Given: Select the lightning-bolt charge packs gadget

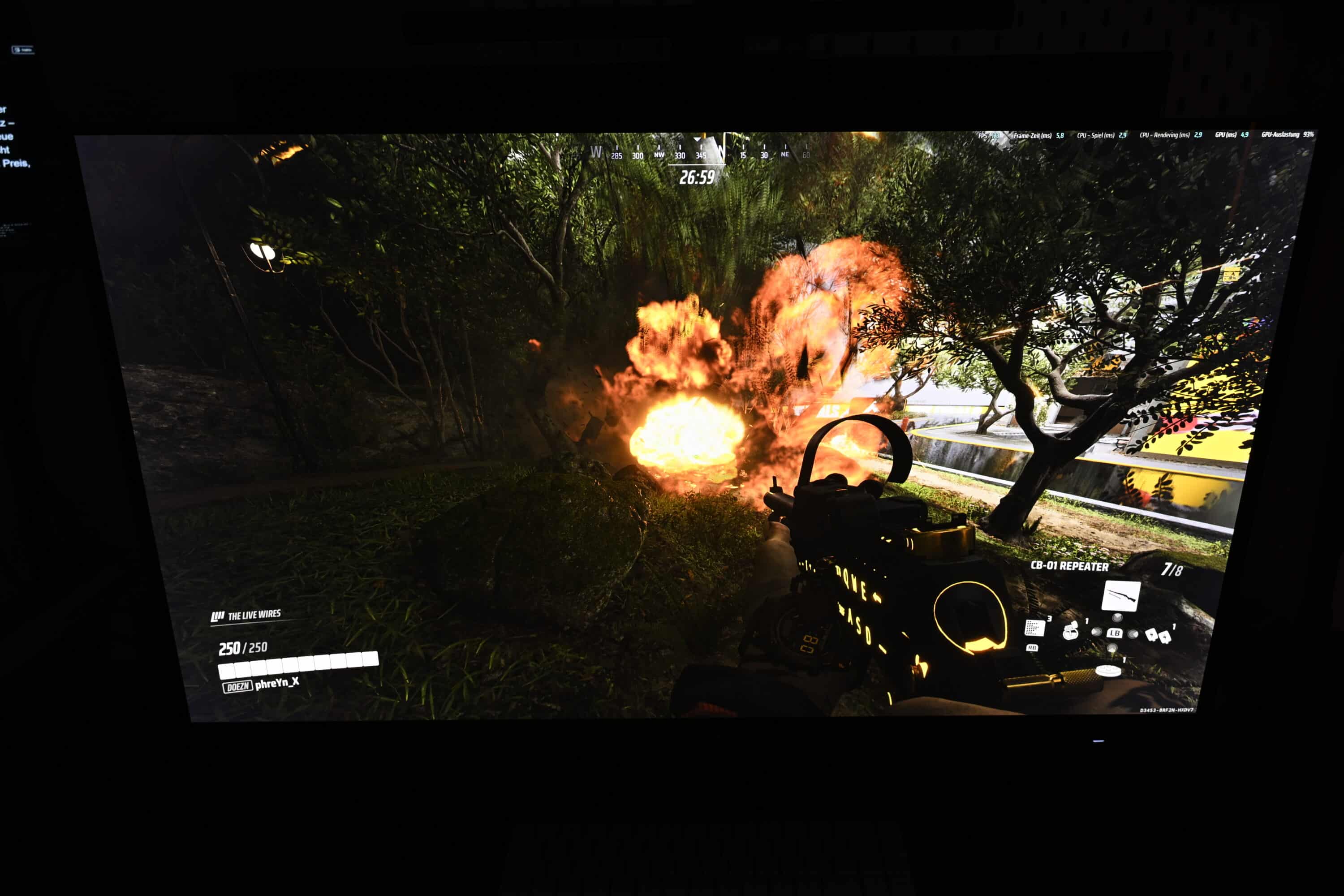Looking at the screenshot, I should tap(1158, 635).
